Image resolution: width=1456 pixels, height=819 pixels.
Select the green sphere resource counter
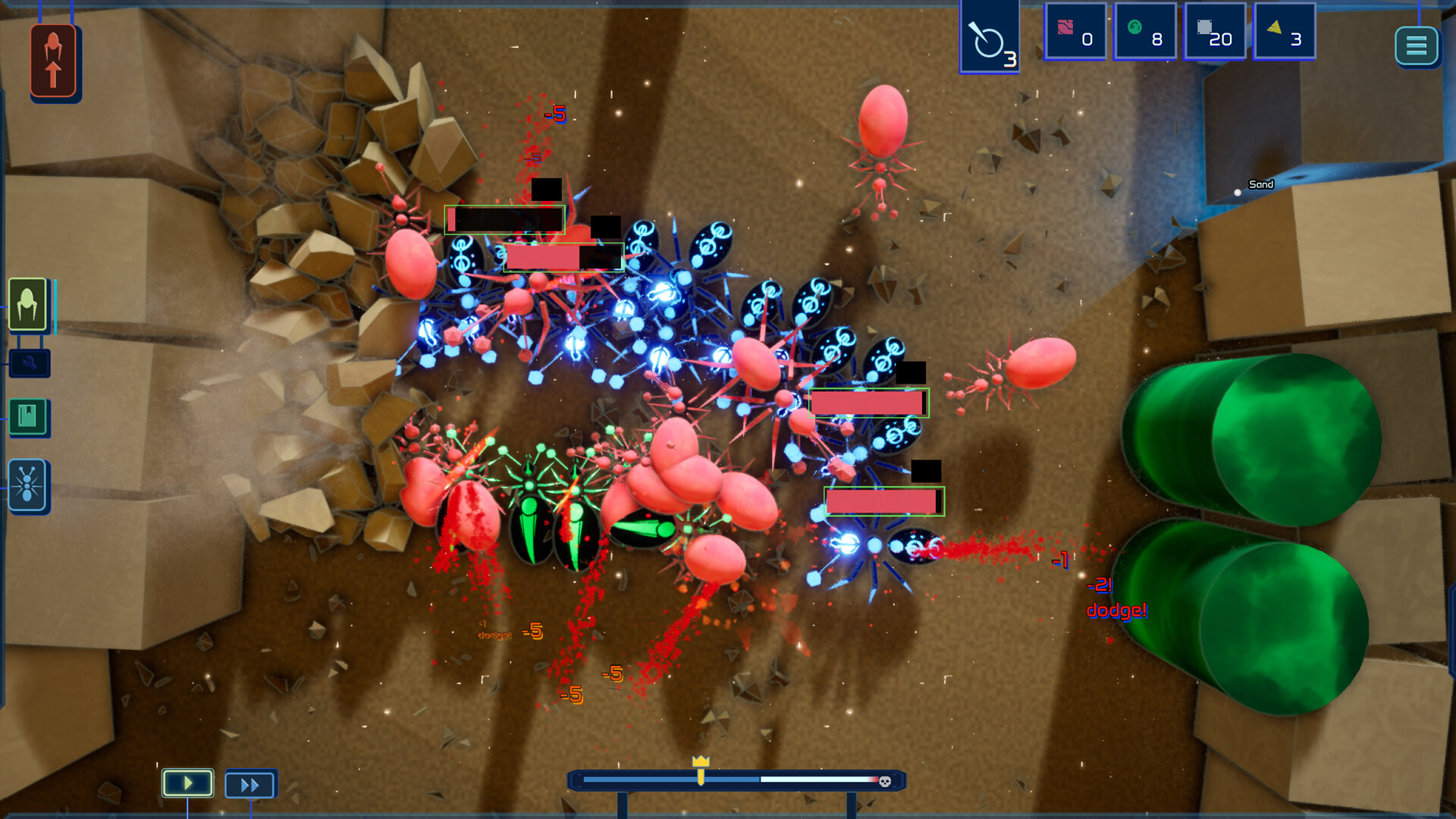[x=1144, y=31]
